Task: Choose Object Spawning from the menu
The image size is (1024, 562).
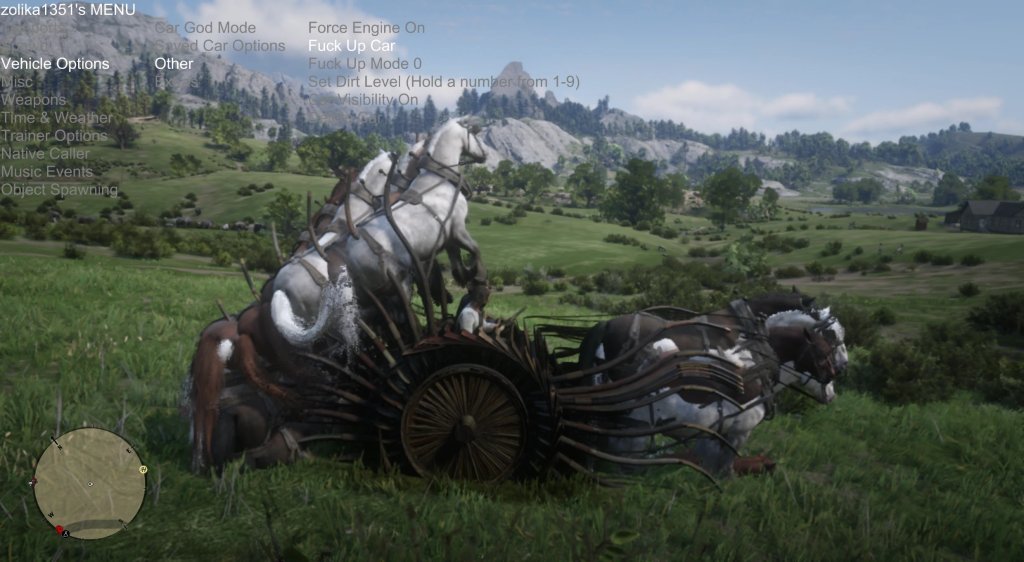Action: pos(59,190)
